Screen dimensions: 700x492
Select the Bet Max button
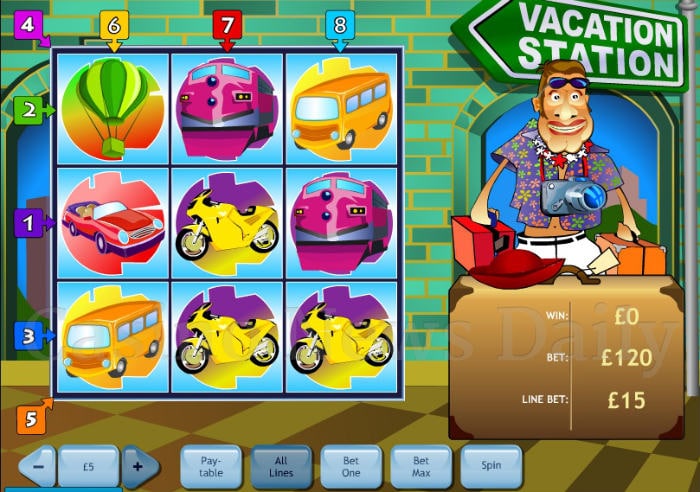click(421, 466)
